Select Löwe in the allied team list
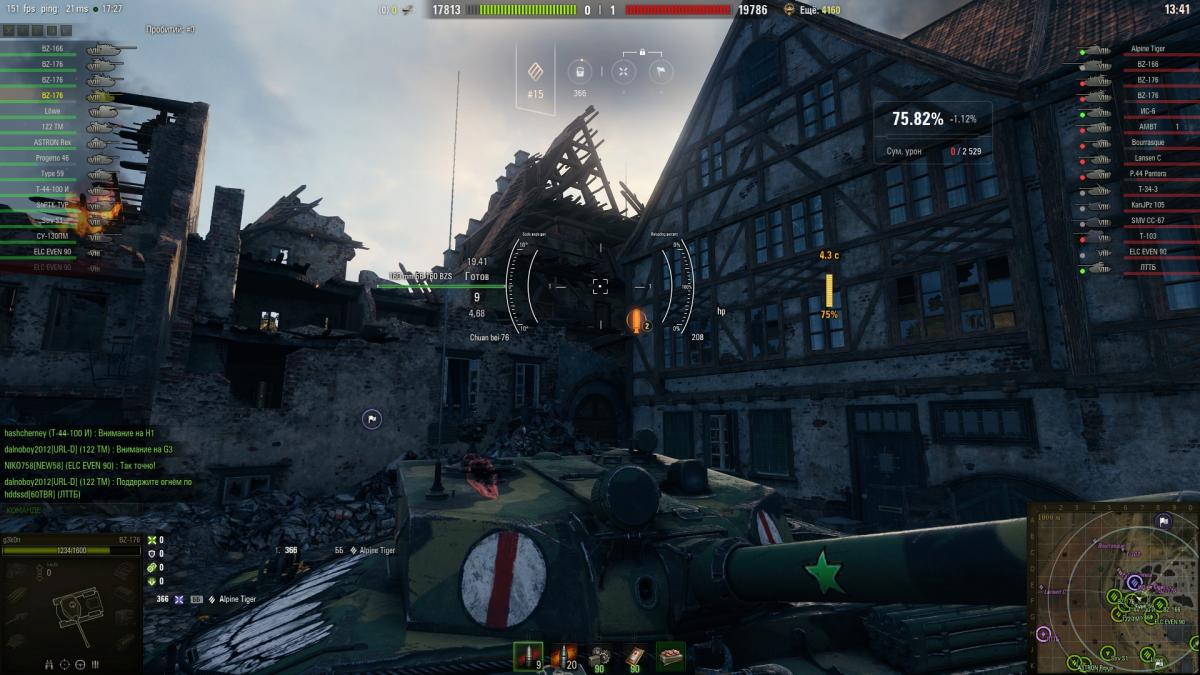The width and height of the screenshot is (1200, 675). coord(52,111)
